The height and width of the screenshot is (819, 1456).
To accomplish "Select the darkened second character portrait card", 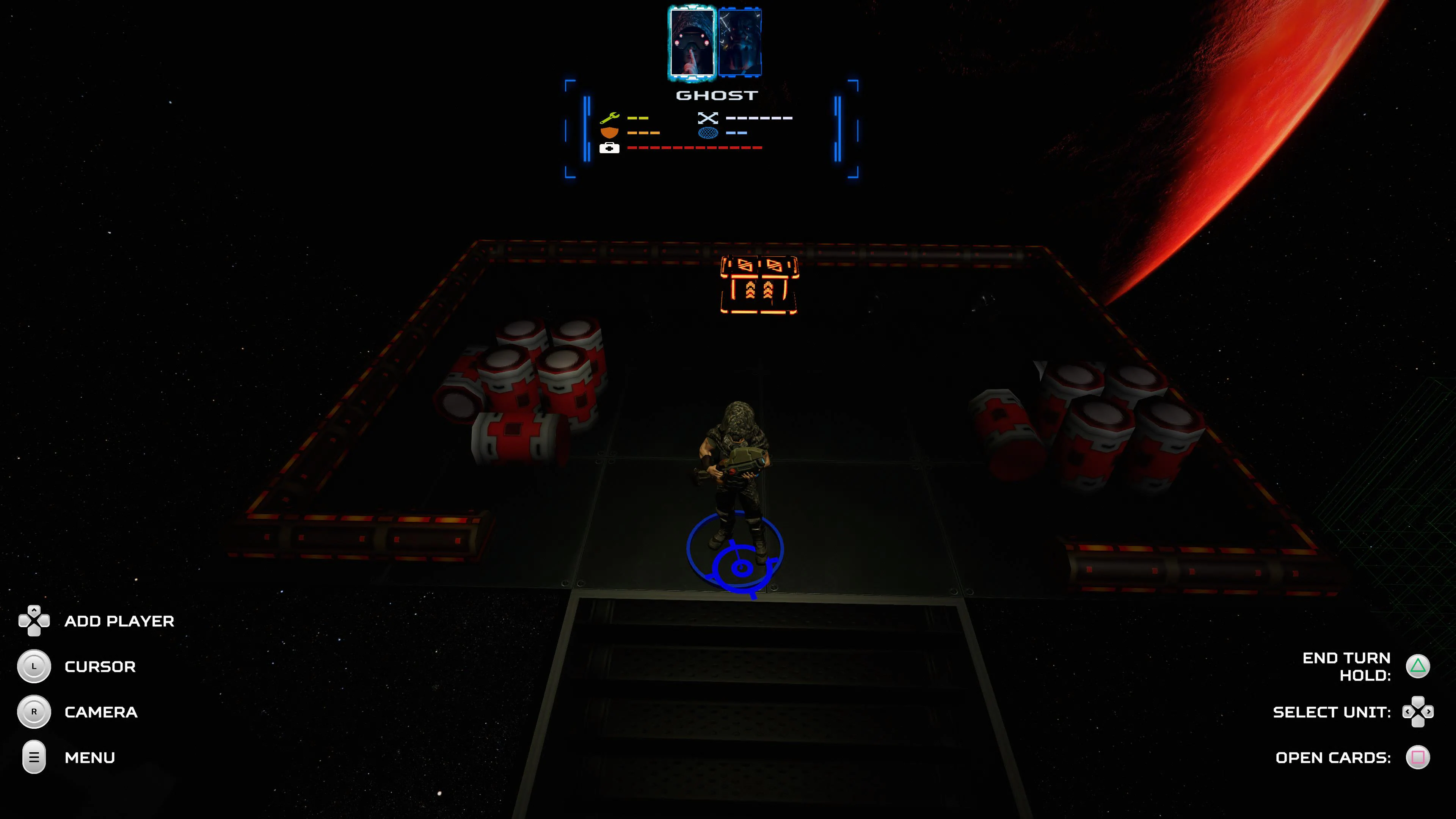I will [741, 41].
